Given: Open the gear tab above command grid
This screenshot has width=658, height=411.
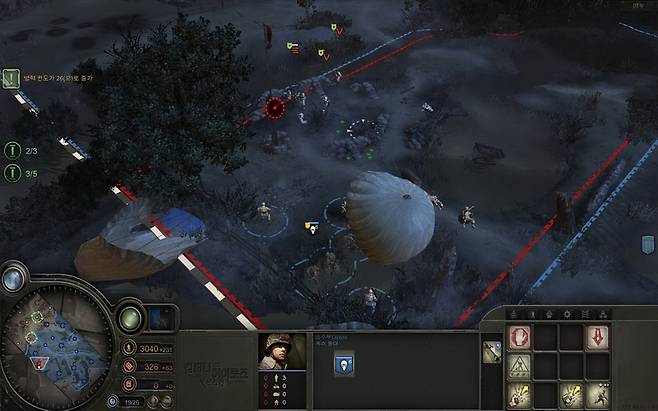Looking at the screenshot, I should pos(567,315).
